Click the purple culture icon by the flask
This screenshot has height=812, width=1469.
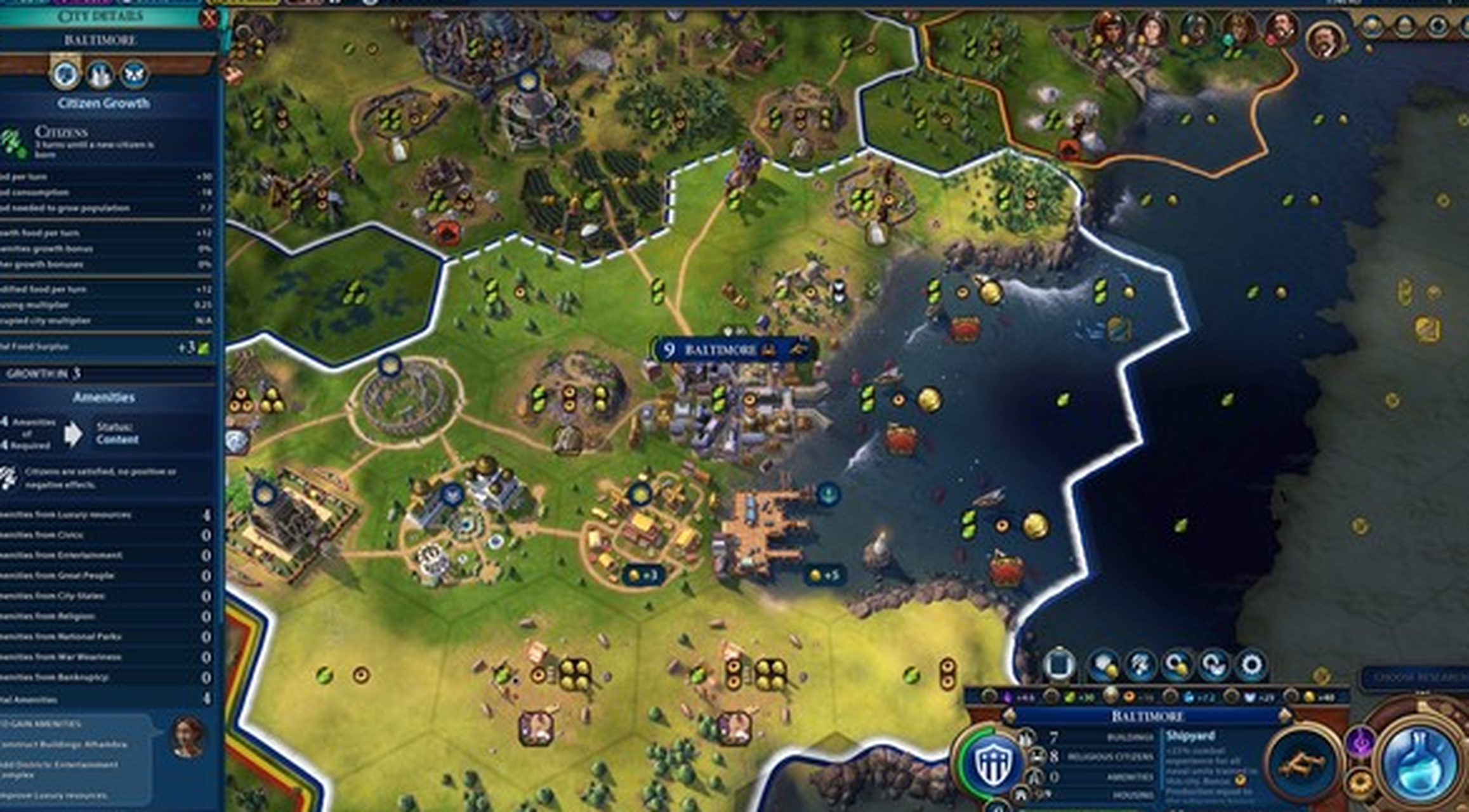(x=1360, y=742)
